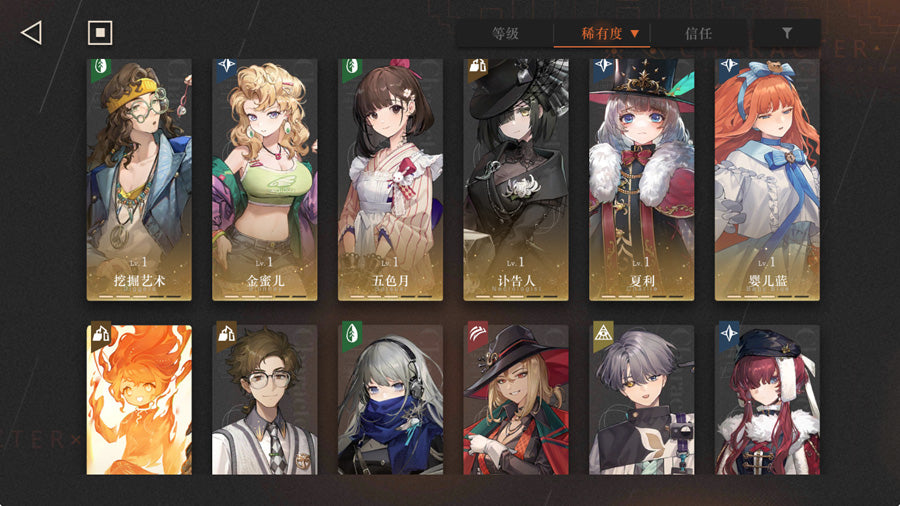
Task: Open the red-haired girl in navy beret card
Action: pyautogui.click(x=767, y=399)
